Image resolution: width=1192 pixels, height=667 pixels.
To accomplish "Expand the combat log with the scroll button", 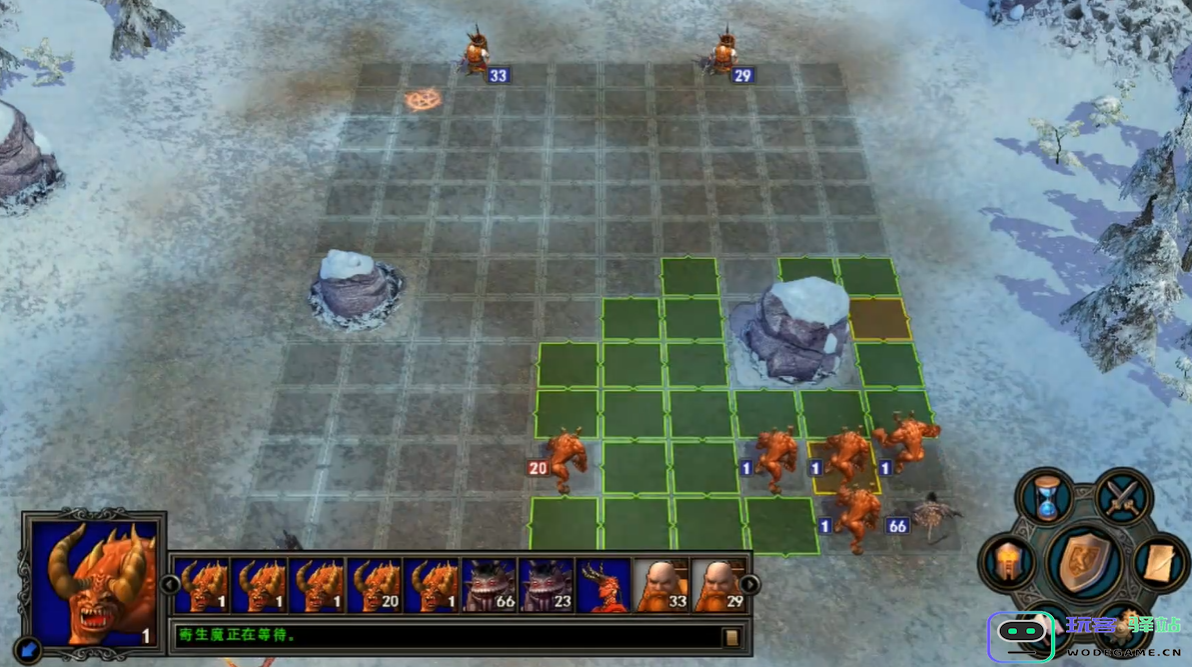I will point(732,637).
